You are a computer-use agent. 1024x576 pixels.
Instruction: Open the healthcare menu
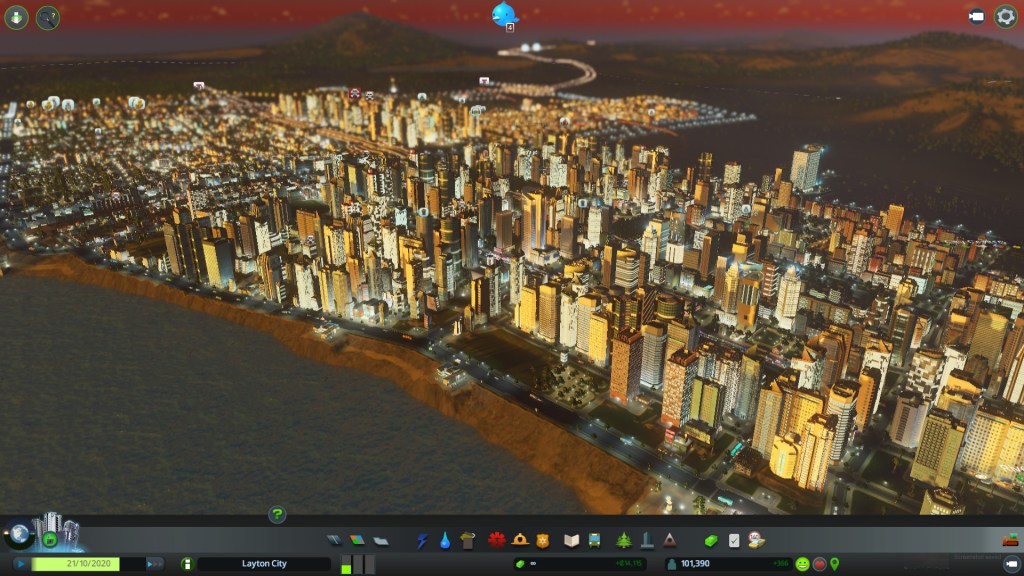click(x=496, y=541)
